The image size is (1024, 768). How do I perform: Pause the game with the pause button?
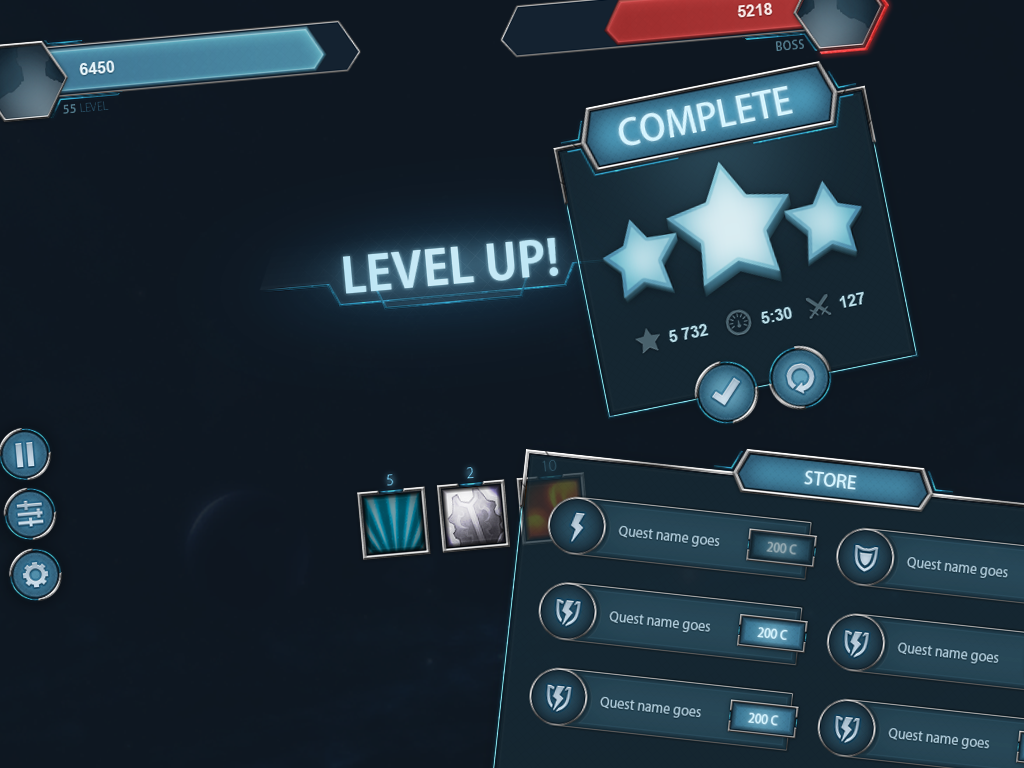click(x=25, y=455)
